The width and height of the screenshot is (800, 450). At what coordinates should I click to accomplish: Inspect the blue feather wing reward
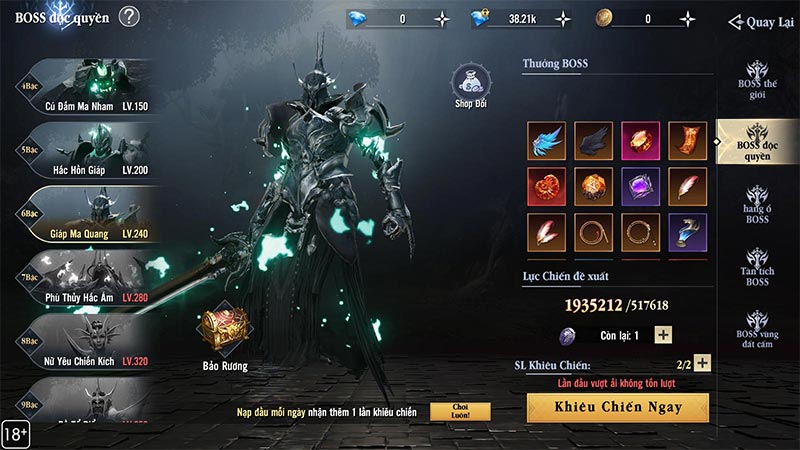[x=547, y=141]
